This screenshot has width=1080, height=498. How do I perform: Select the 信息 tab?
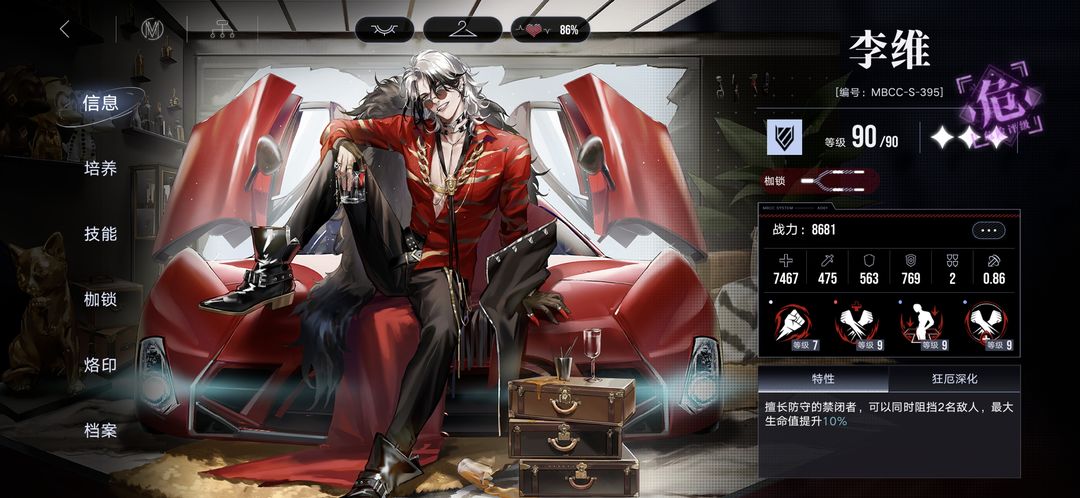tap(101, 102)
